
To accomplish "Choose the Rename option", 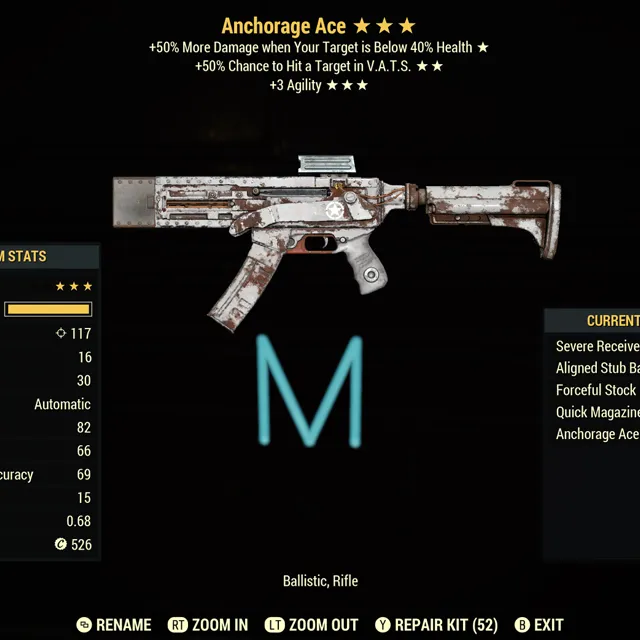I will pos(114,625).
